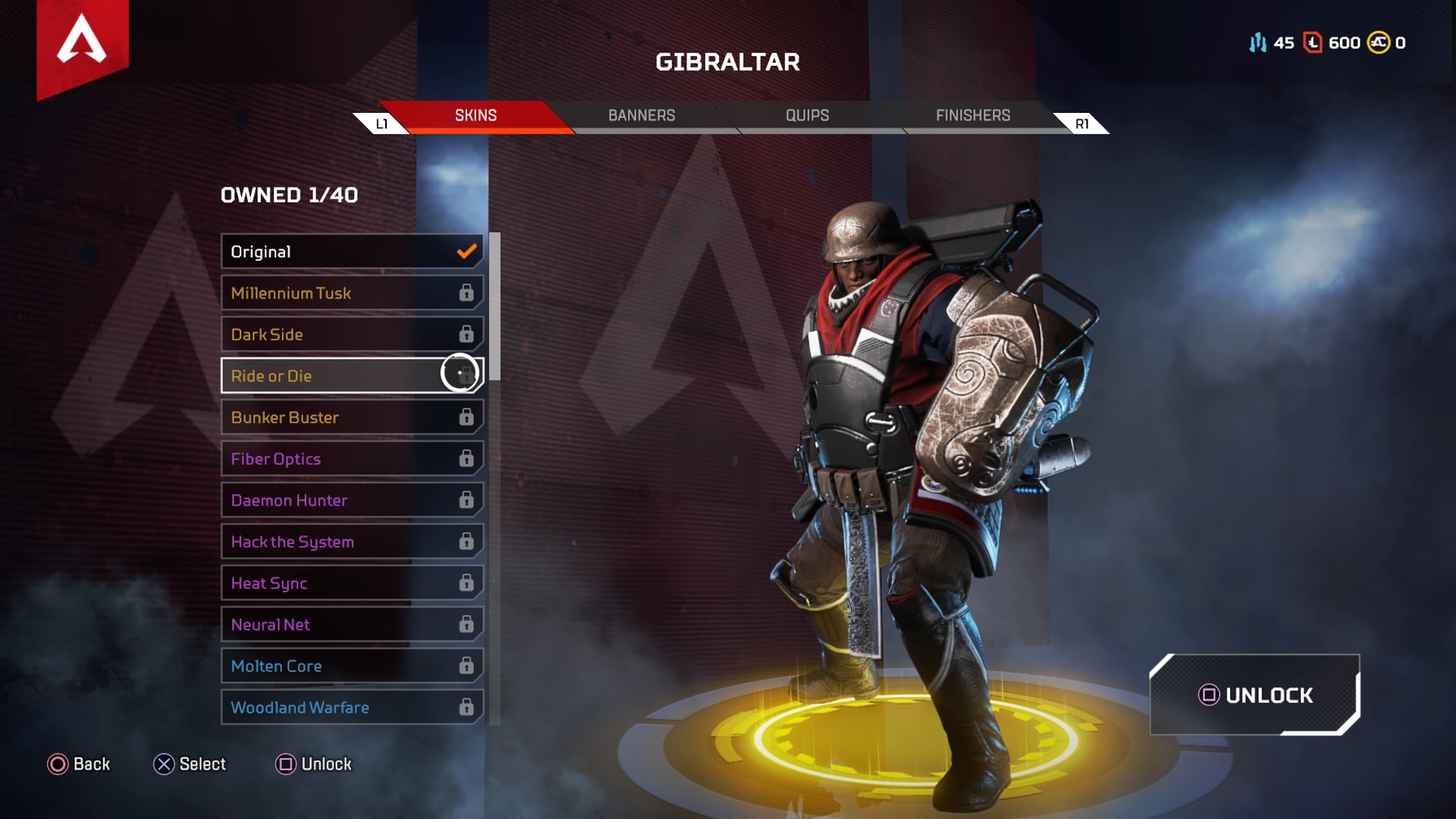Image resolution: width=1456 pixels, height=819 pixels.
Task: Select the Hack the System skin
Action: coord(352,541)
